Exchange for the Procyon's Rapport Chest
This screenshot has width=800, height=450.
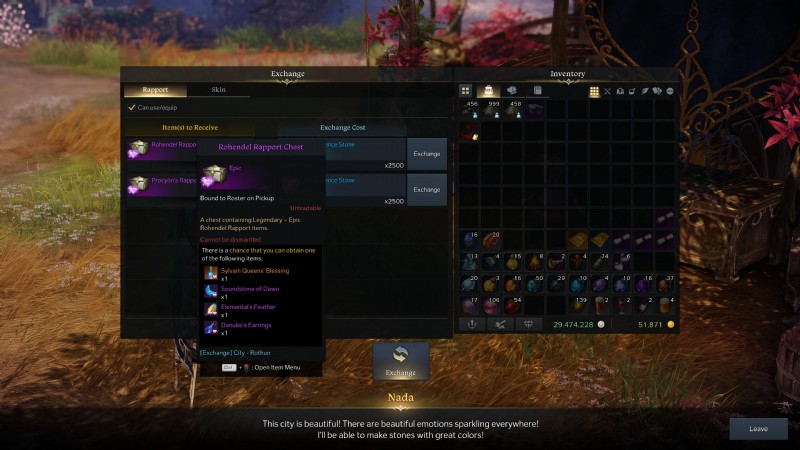point(427,189)
